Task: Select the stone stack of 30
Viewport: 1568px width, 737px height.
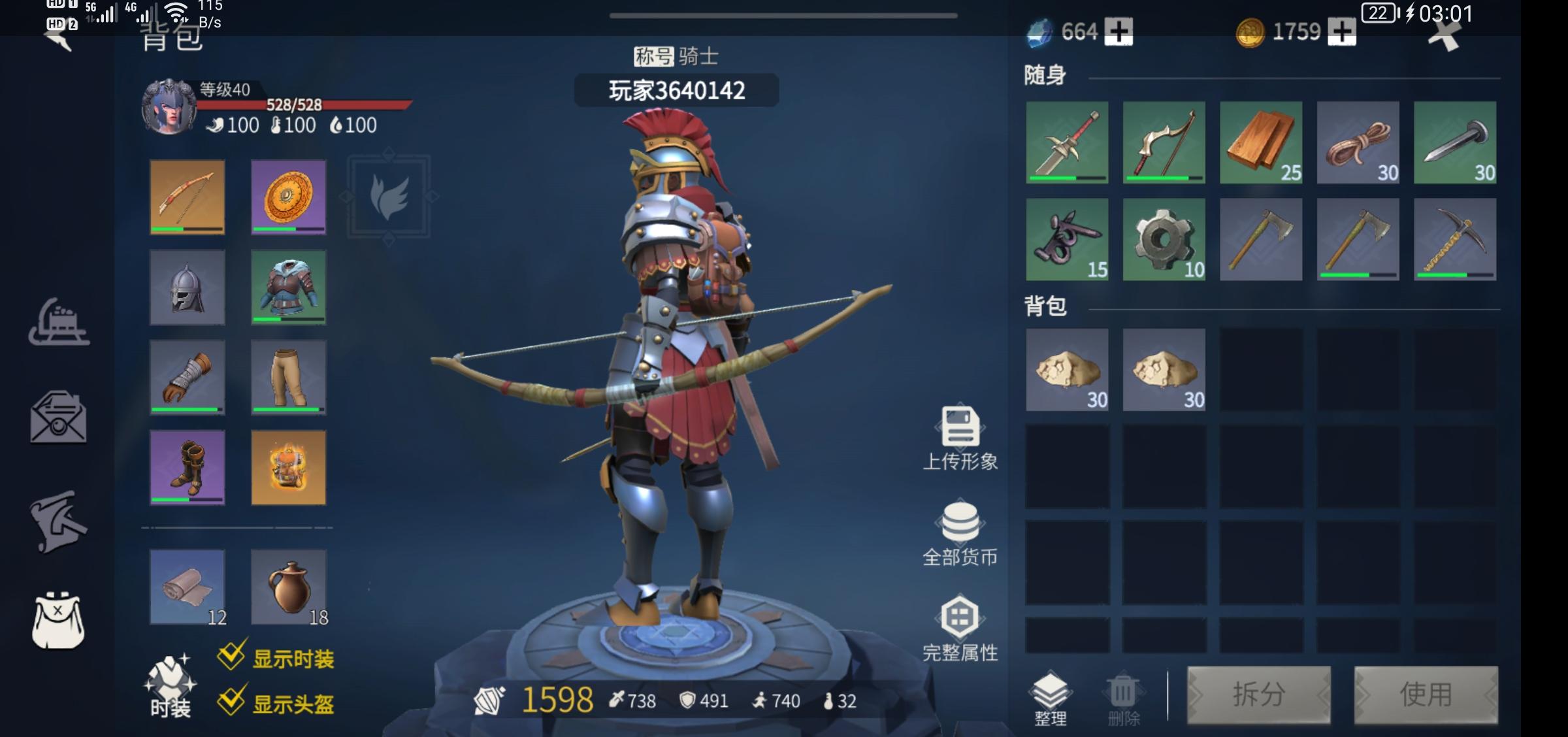Action: 1066,370
